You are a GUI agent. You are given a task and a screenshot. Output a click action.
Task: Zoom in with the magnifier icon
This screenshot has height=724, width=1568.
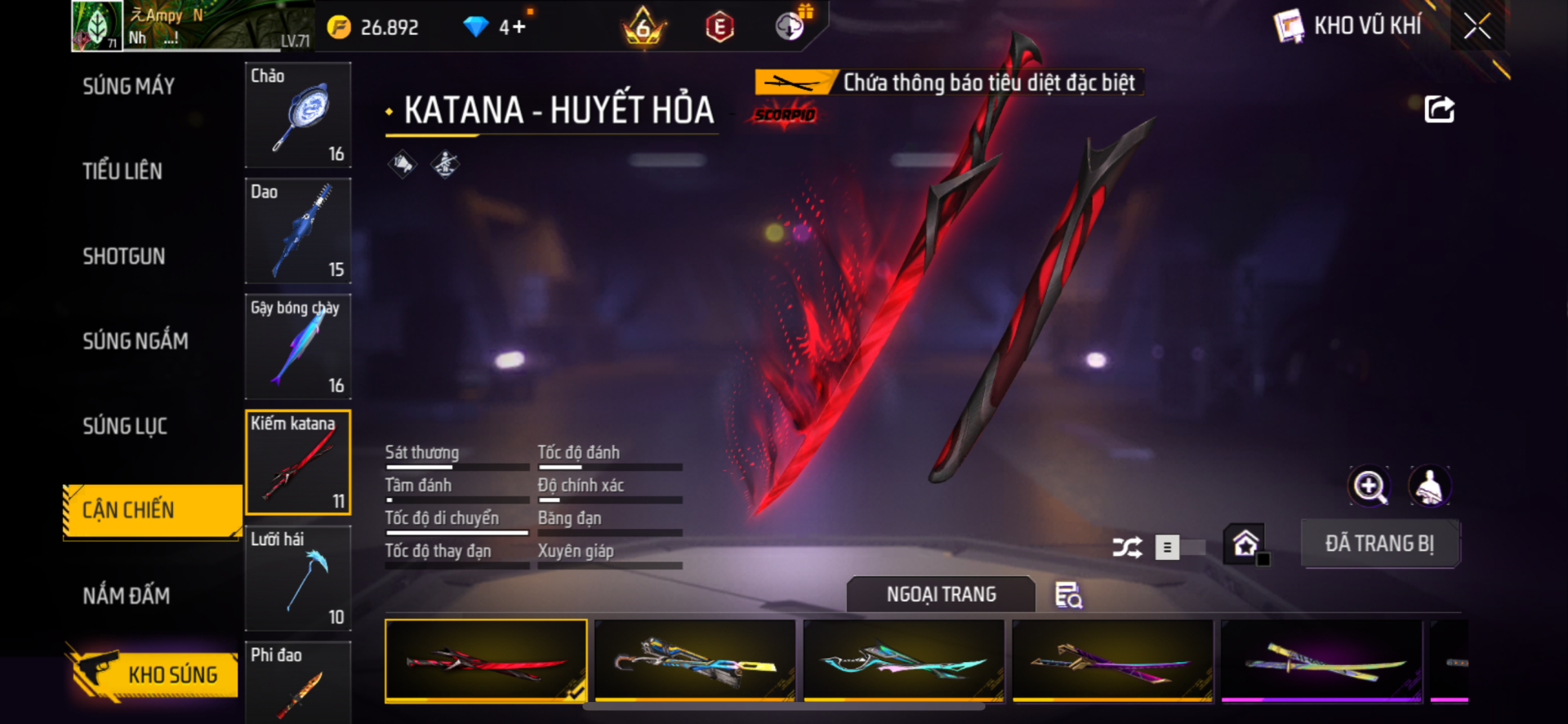tap(1369, 486)
